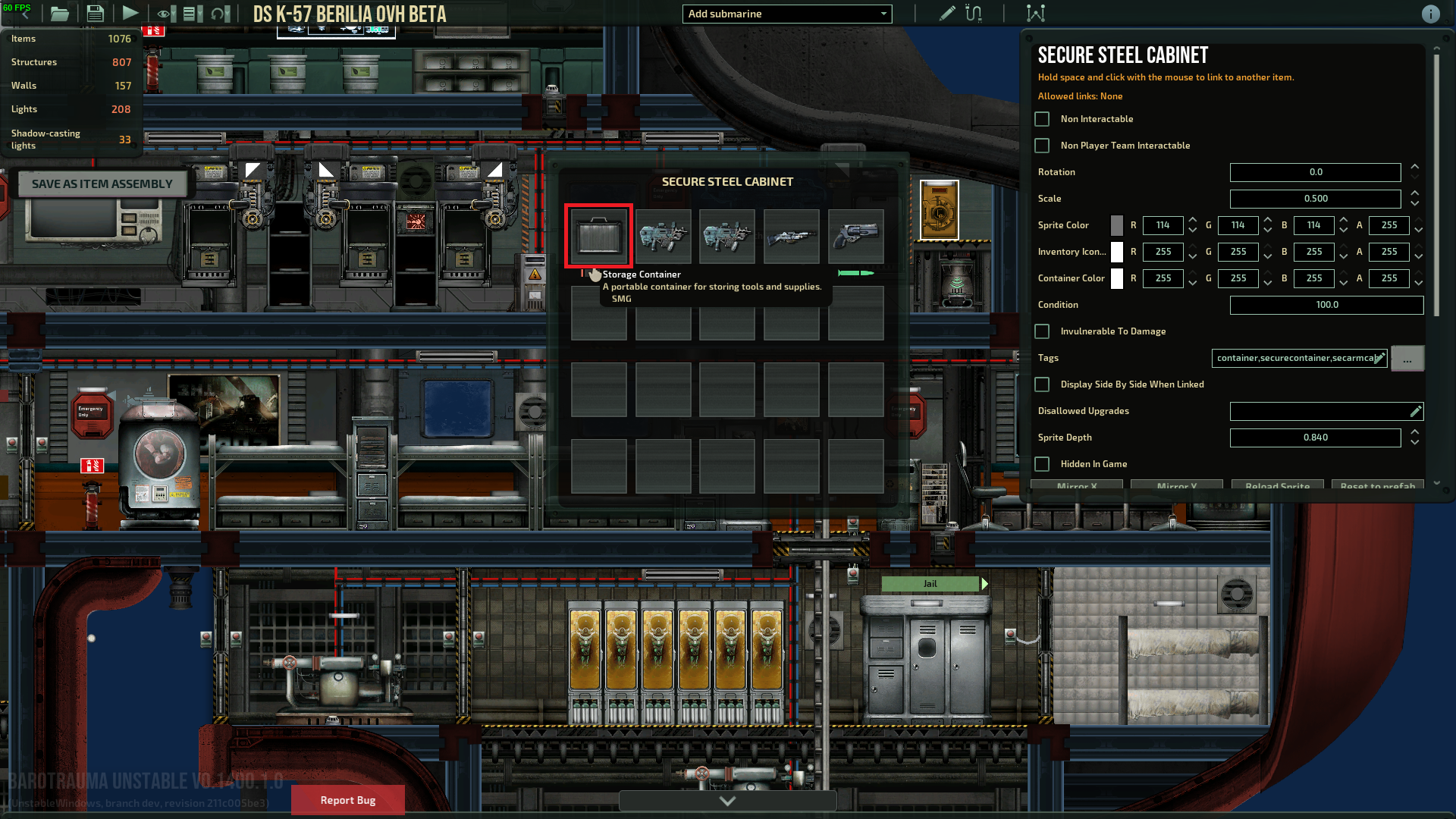Open the Add submarine dropdown

(x=786, y=14)
